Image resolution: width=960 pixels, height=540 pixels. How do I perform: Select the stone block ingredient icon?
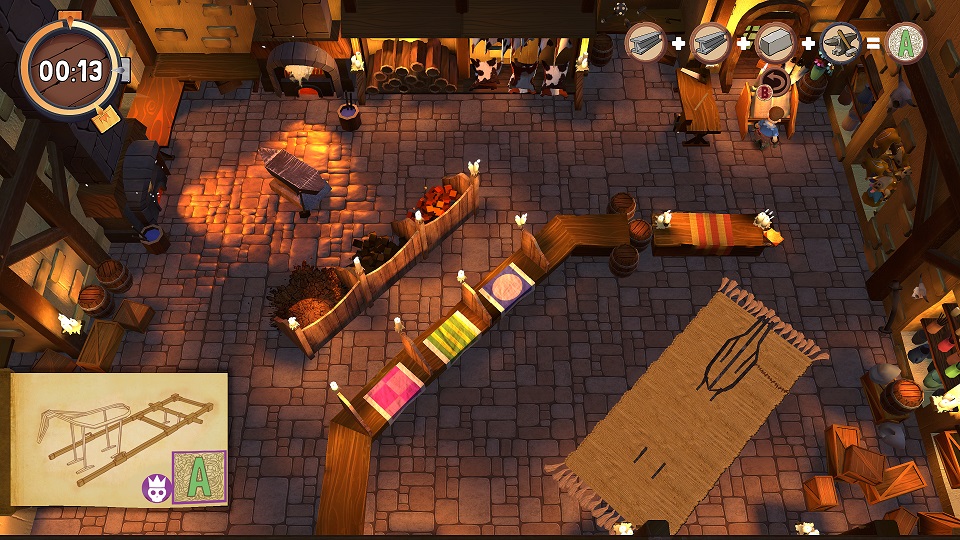(776, 43)
